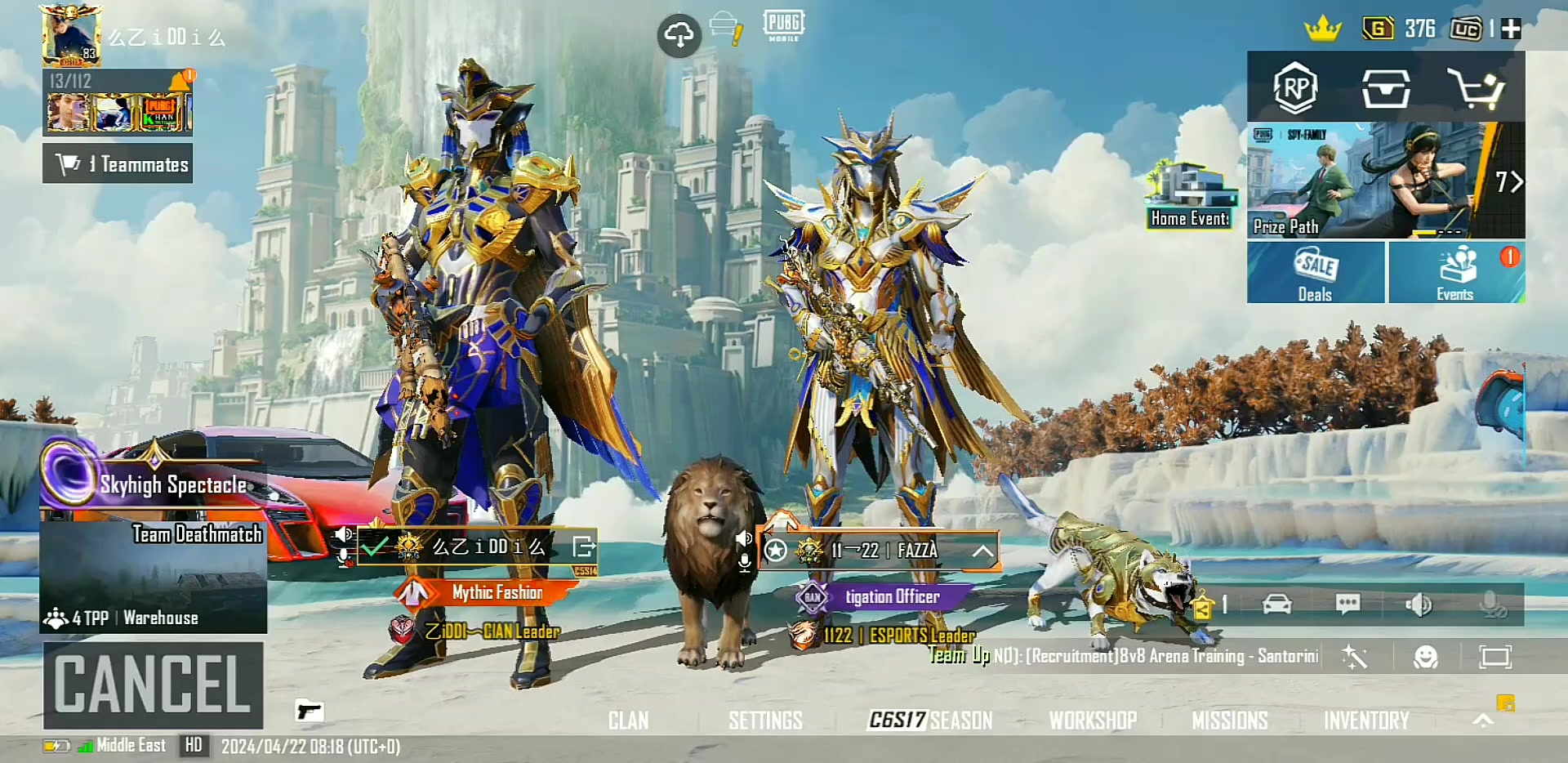The width and height of the screenshot is (1568, 763).
Task: Open the Inventory
Action: coord(1366,721)
